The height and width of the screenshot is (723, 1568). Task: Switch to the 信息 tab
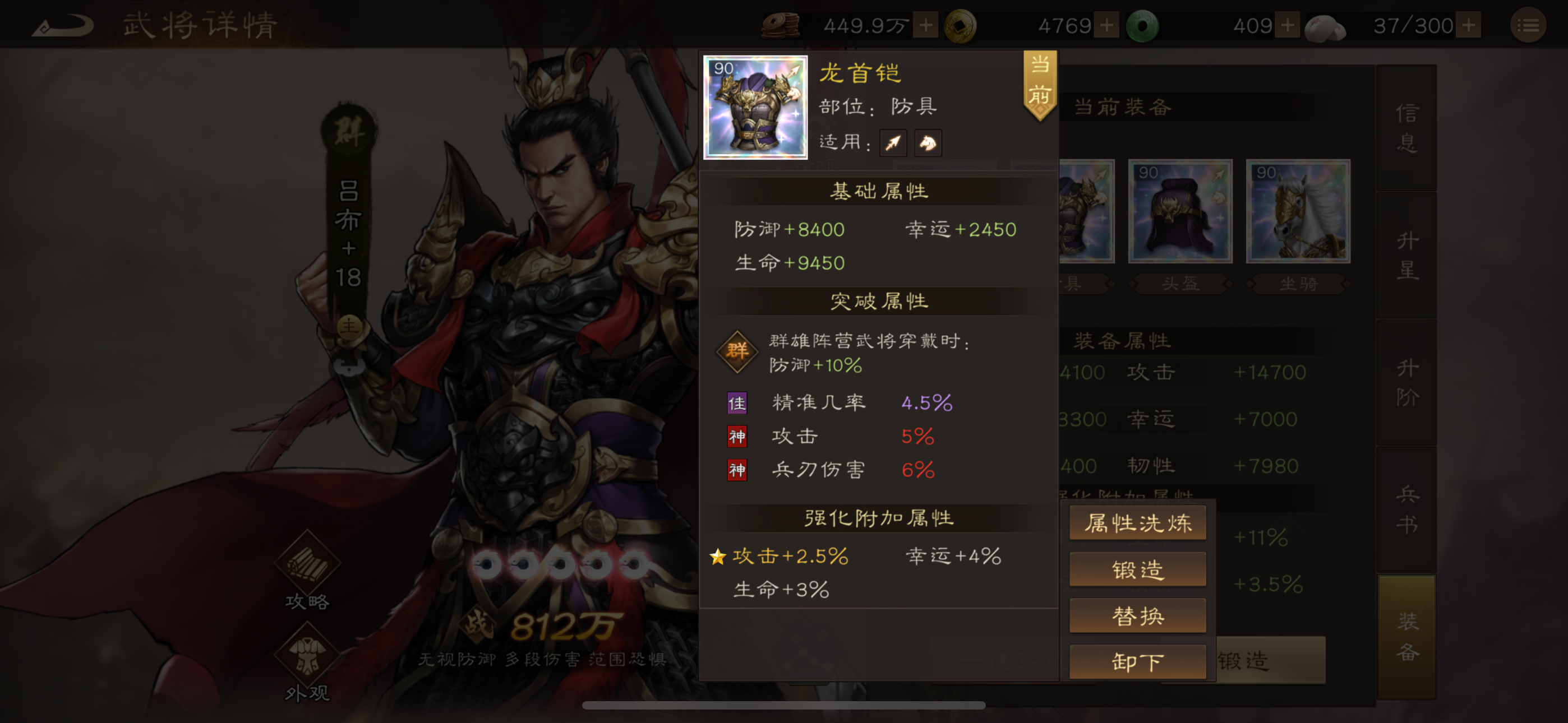[x=1406, y=131]
